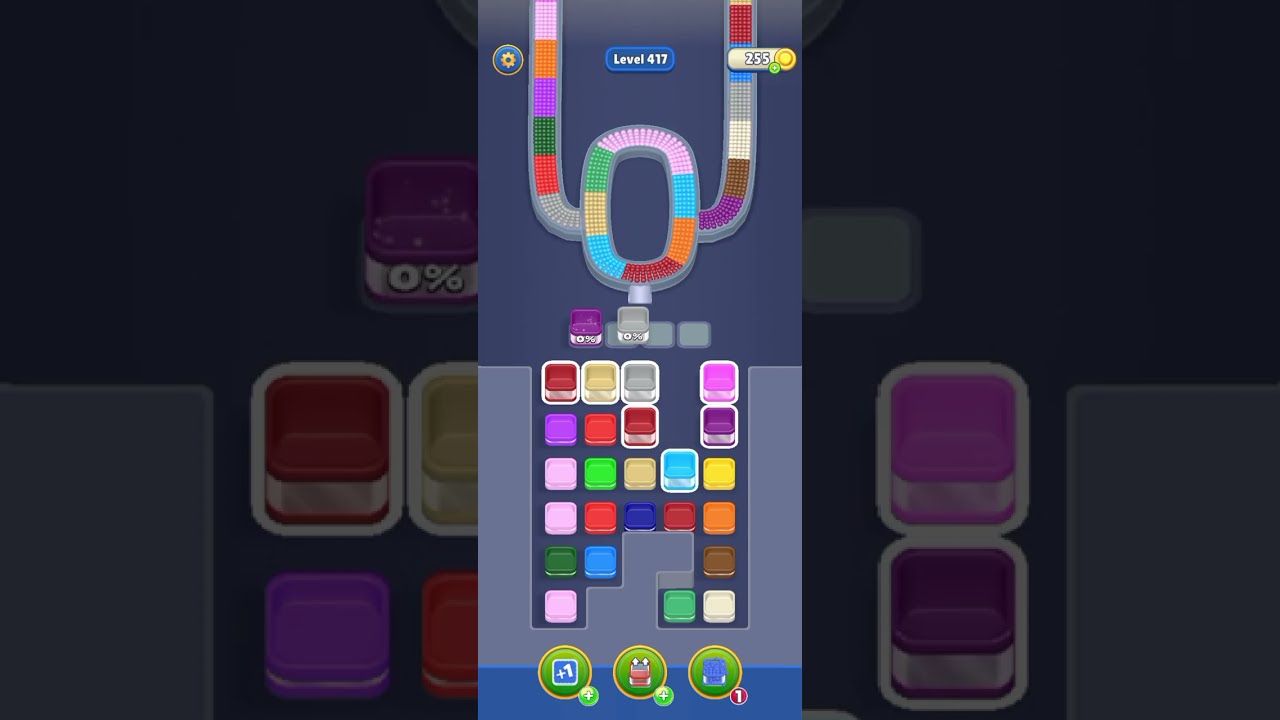Open the settings gear
Image resolution: width=1280 pixels, height=720 pixels.
coord(508,60)
